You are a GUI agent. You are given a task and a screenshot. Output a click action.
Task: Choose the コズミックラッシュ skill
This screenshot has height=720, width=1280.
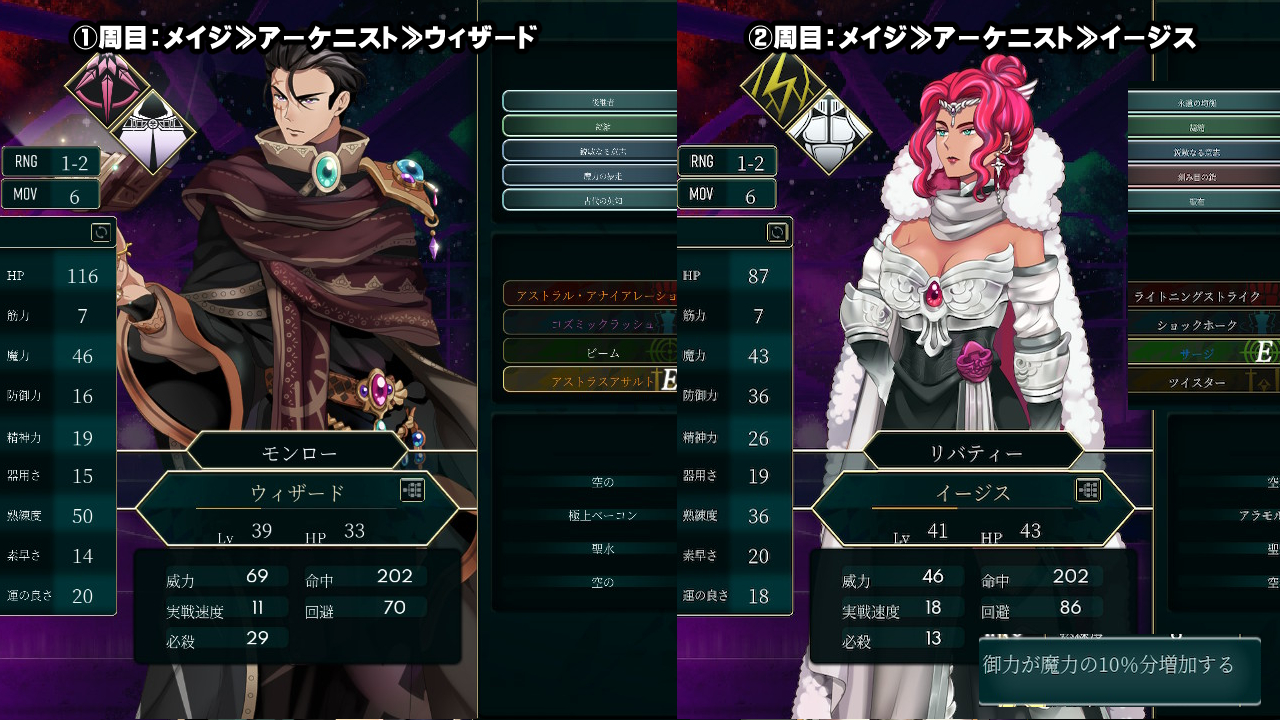pos(590,323)
